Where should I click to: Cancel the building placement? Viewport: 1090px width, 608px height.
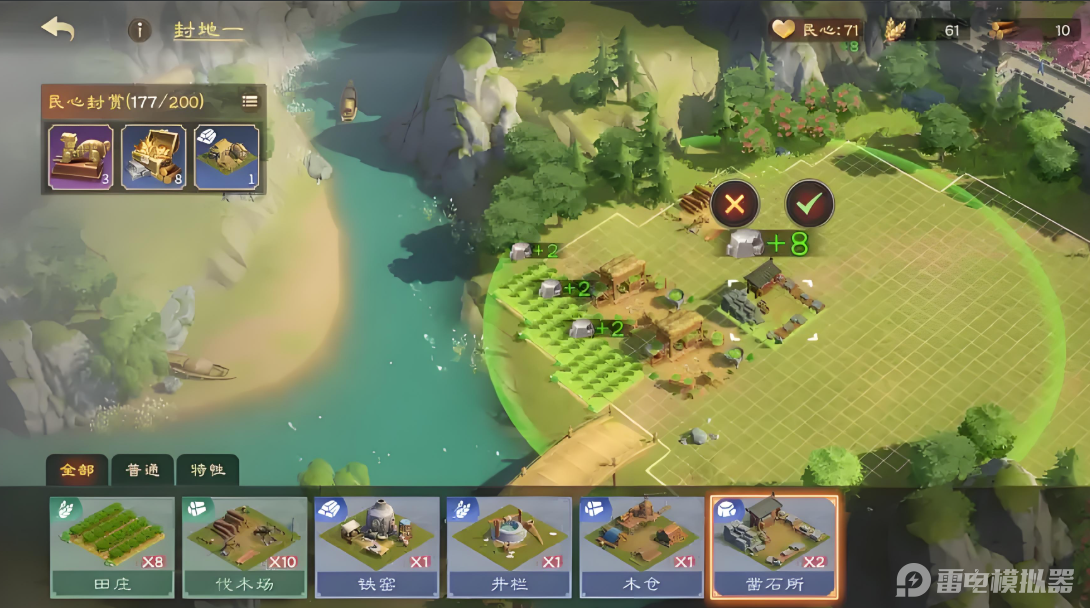735,205
